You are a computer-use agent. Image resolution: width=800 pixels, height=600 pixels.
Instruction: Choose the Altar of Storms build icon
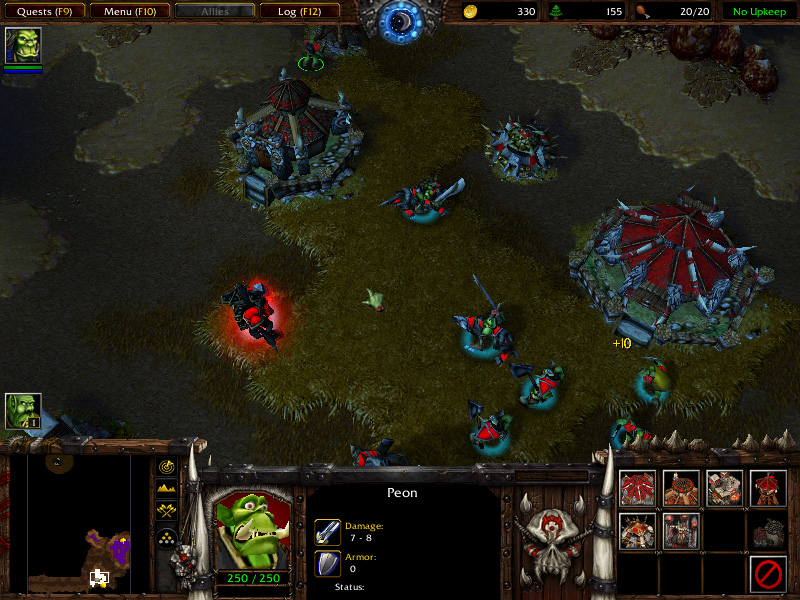[x=681, y=531]
